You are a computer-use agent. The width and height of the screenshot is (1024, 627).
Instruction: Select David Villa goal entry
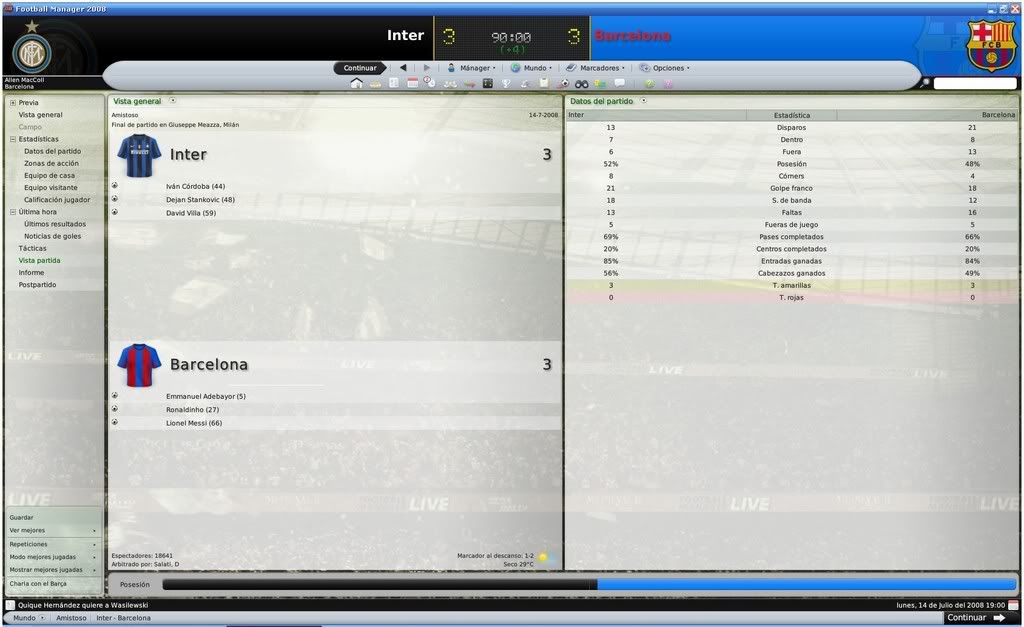(190, 212)
